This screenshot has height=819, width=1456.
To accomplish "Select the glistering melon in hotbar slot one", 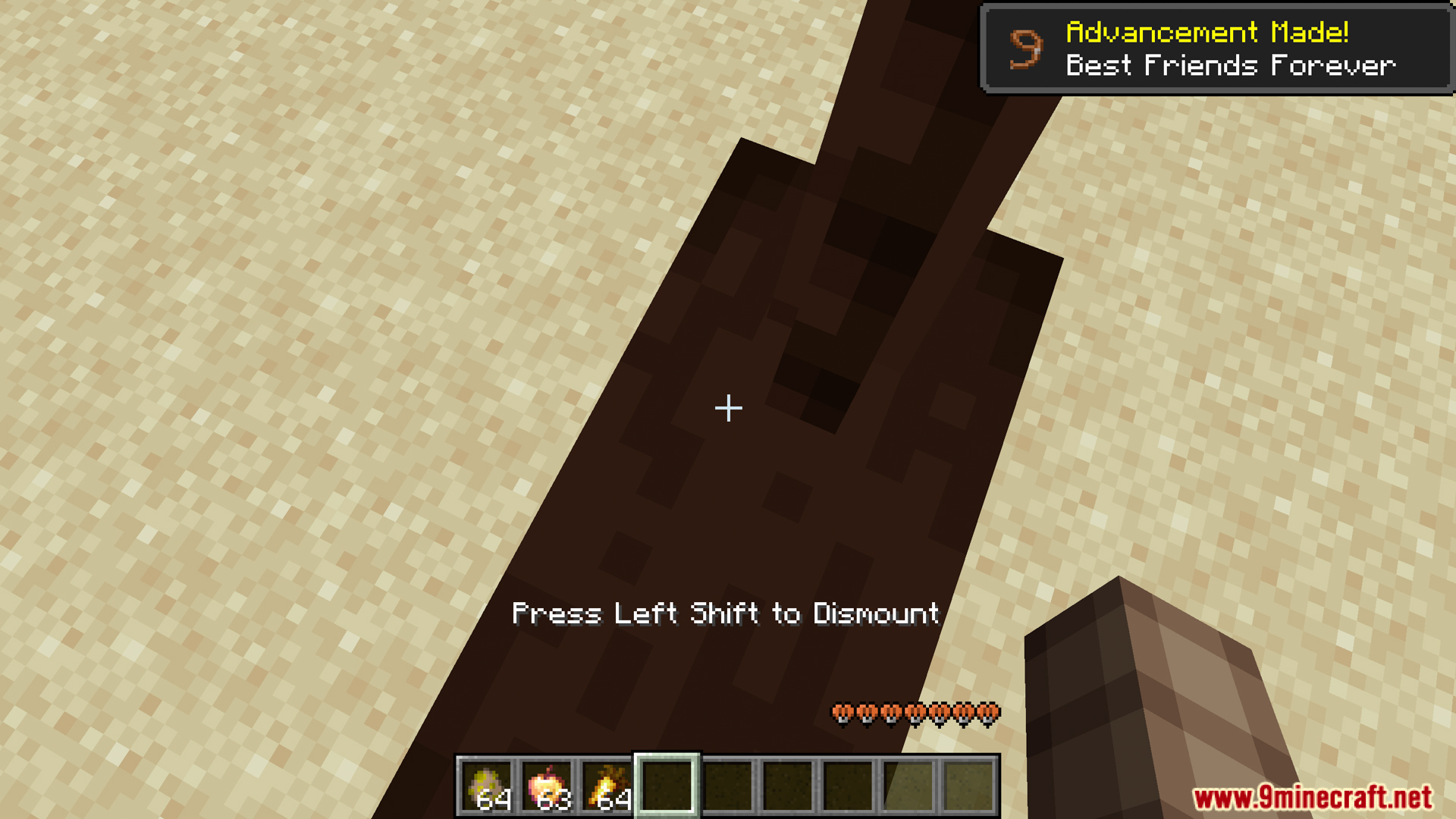I will [x=489, y=781].
